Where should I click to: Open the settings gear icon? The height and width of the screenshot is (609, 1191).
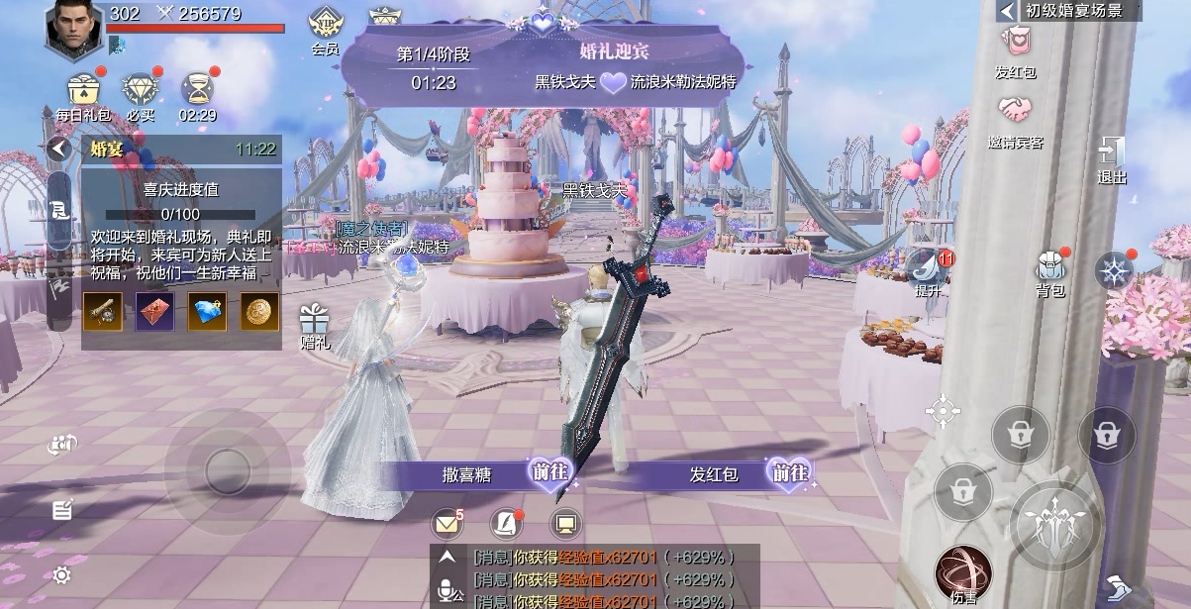[x=62, y=575]
